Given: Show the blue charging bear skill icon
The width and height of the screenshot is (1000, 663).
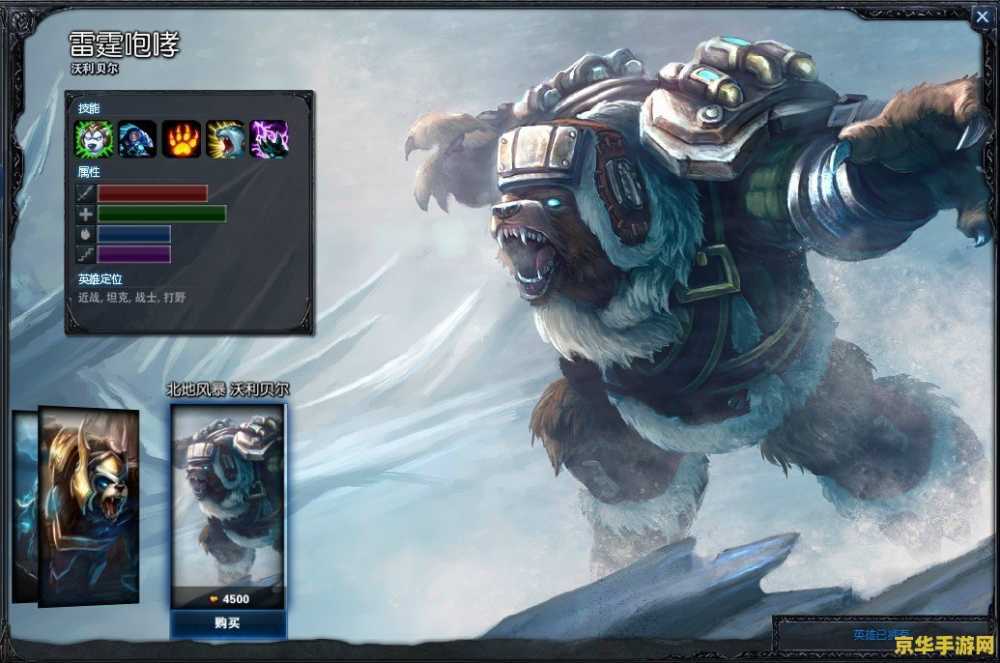Looking at the screenshot, I should [138, 139].
